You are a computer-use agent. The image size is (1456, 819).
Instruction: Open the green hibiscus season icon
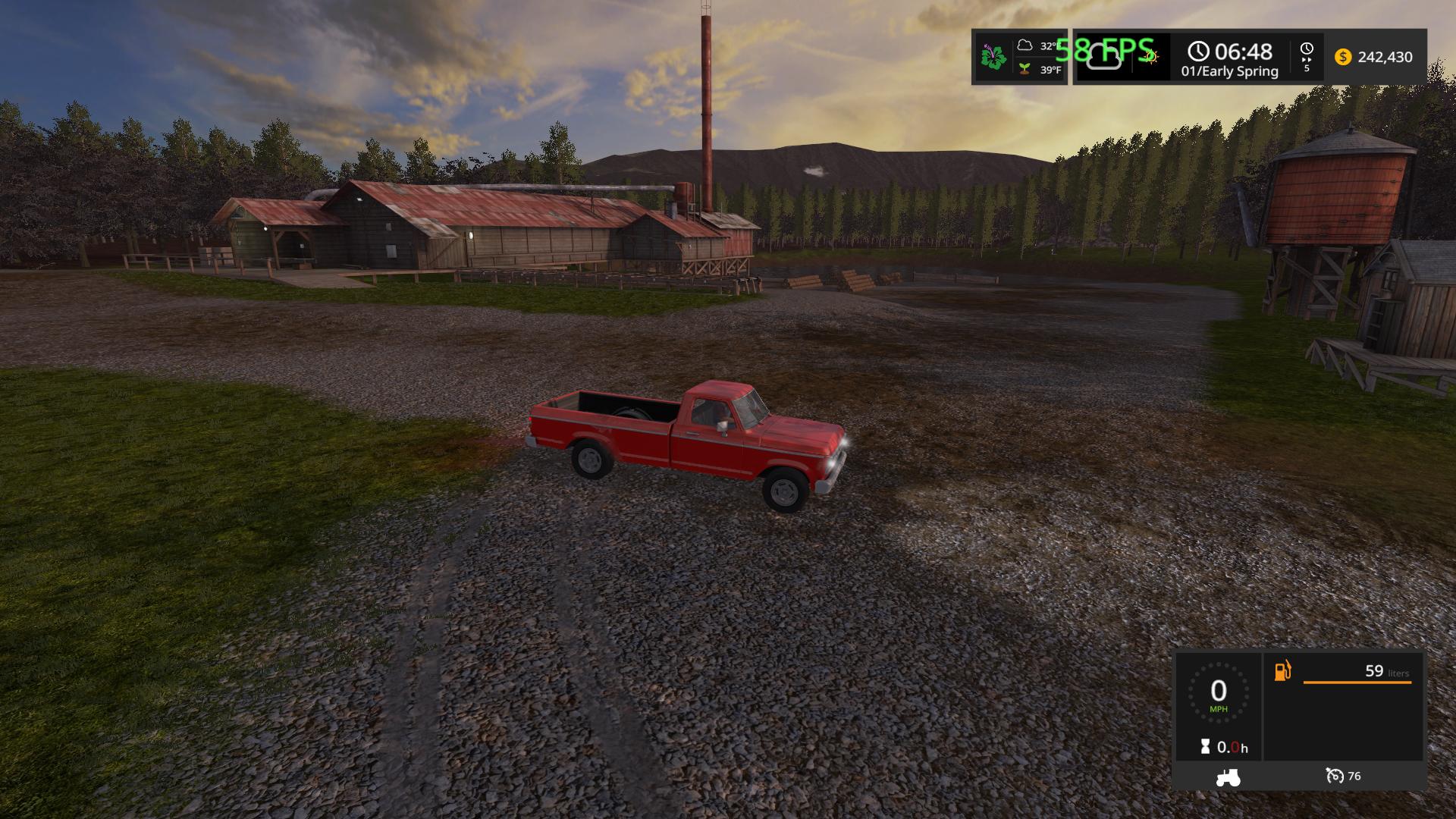[x=993, y=57]
